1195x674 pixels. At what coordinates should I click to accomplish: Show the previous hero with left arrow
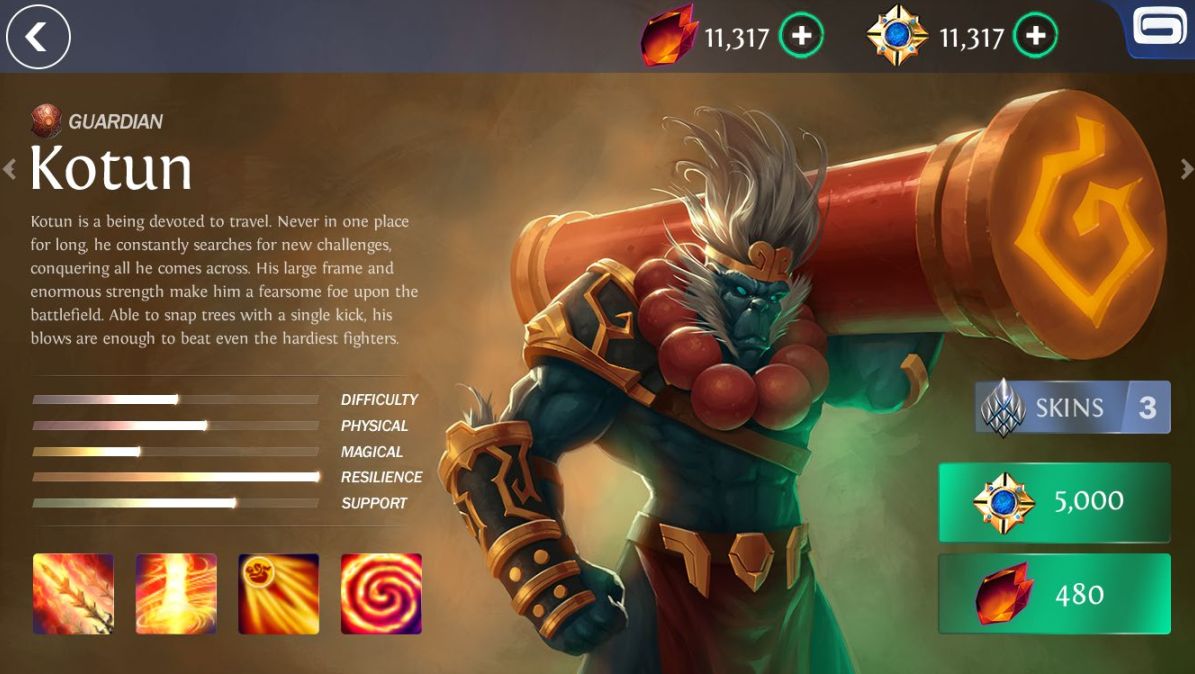point(10,169)
